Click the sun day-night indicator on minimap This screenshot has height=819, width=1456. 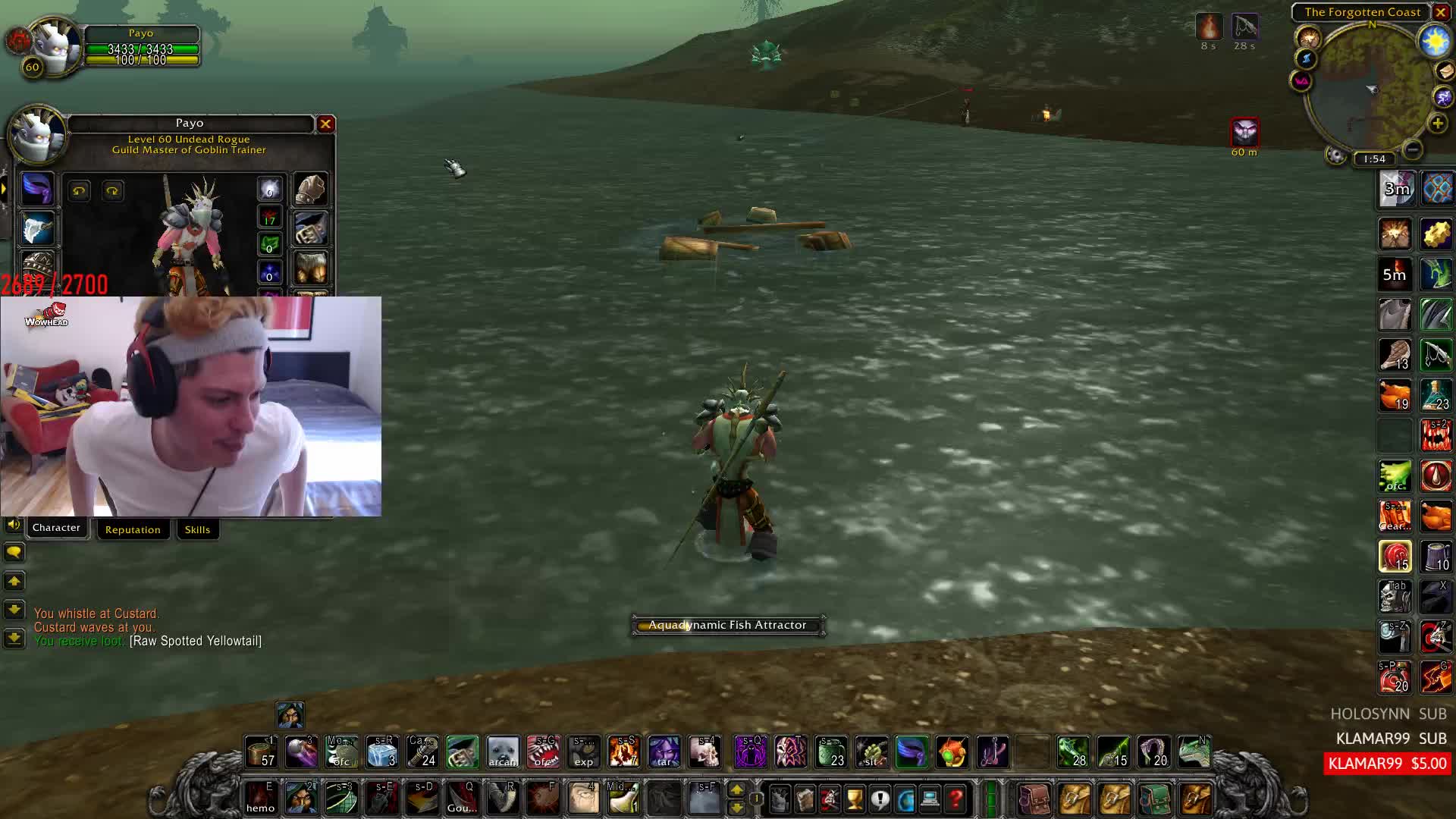click(x=1435, y=41)
